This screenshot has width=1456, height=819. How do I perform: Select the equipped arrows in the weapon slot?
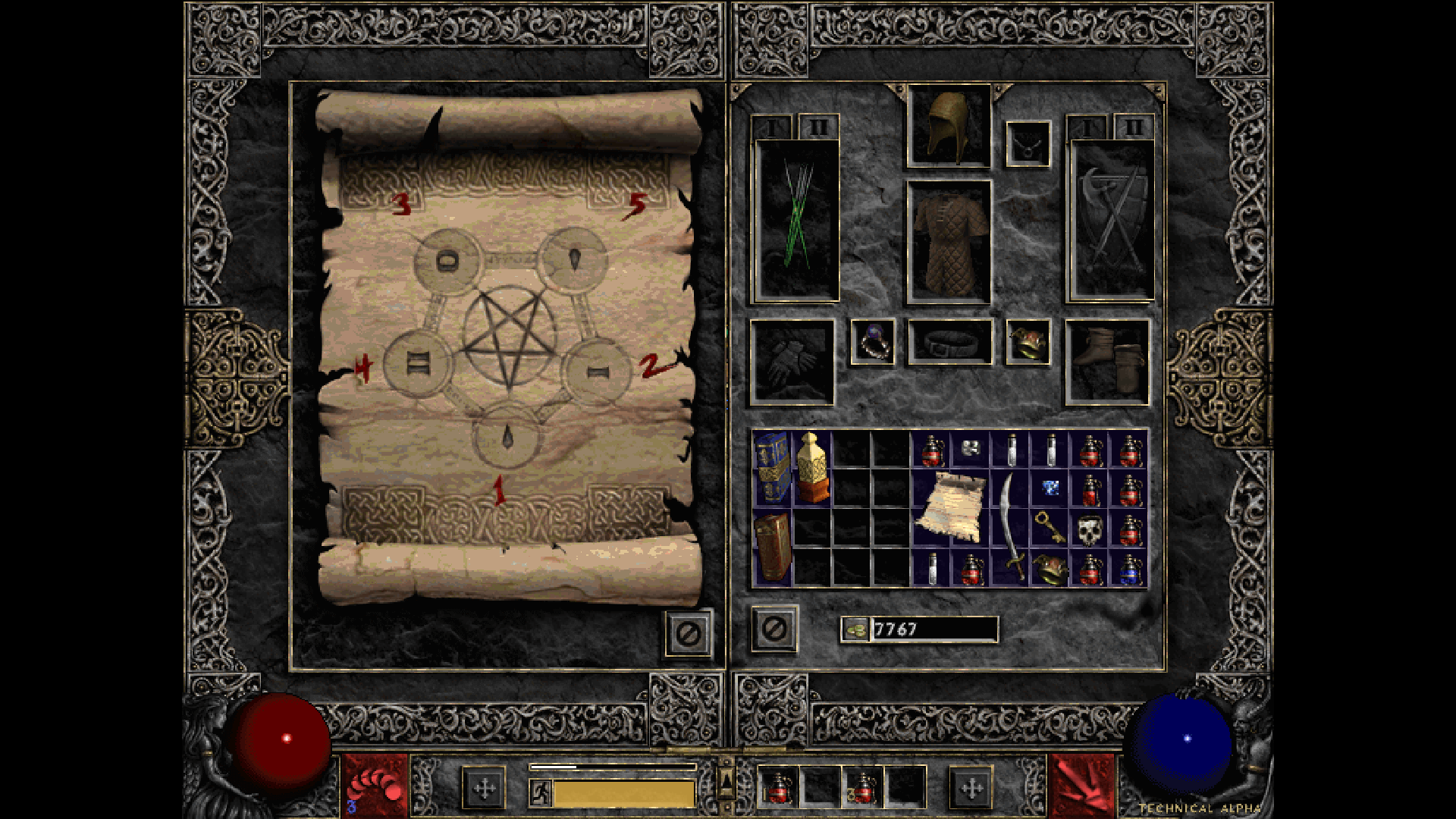797,220
